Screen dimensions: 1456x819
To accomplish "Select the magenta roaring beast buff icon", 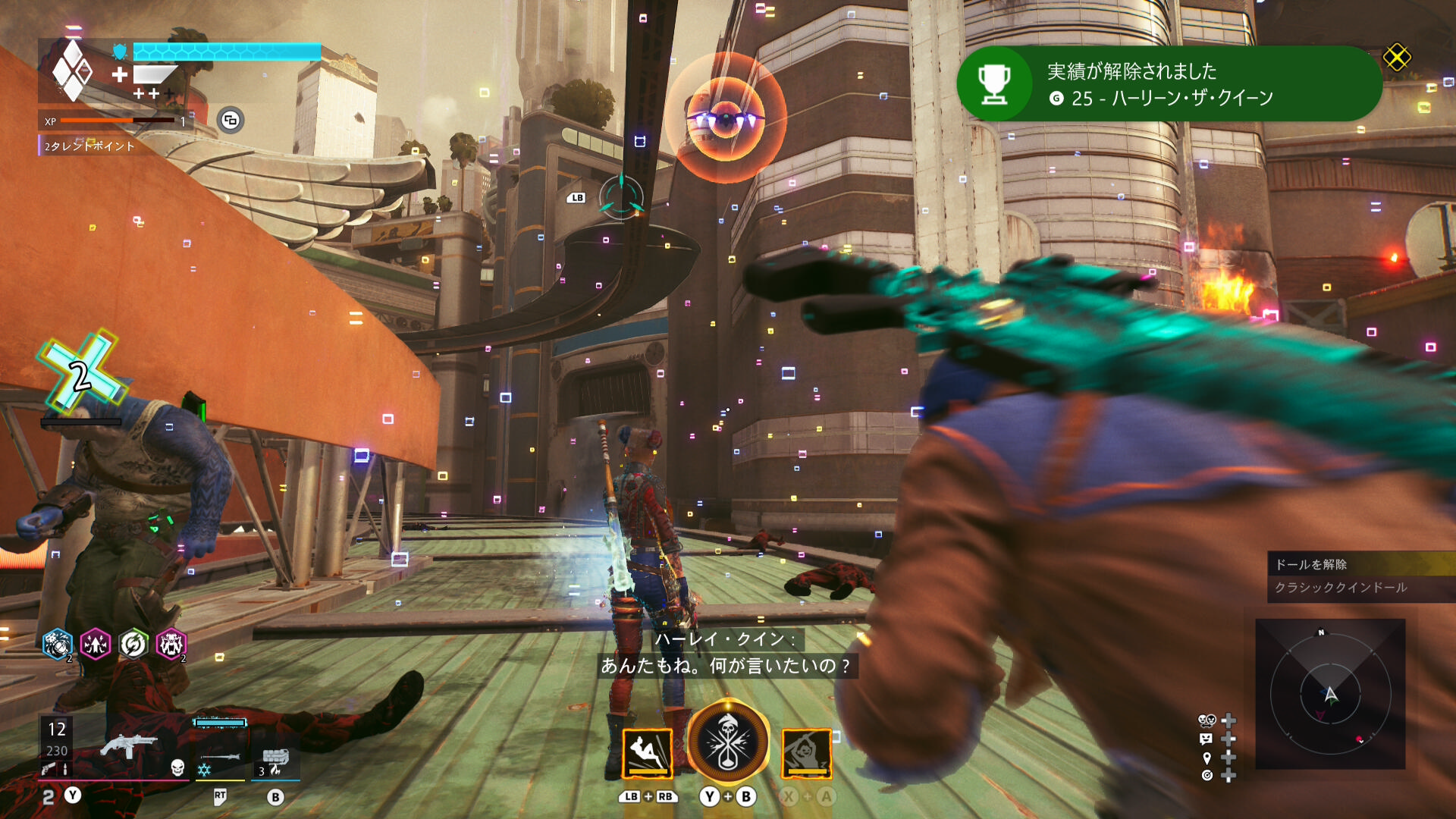I will point(171,645).
